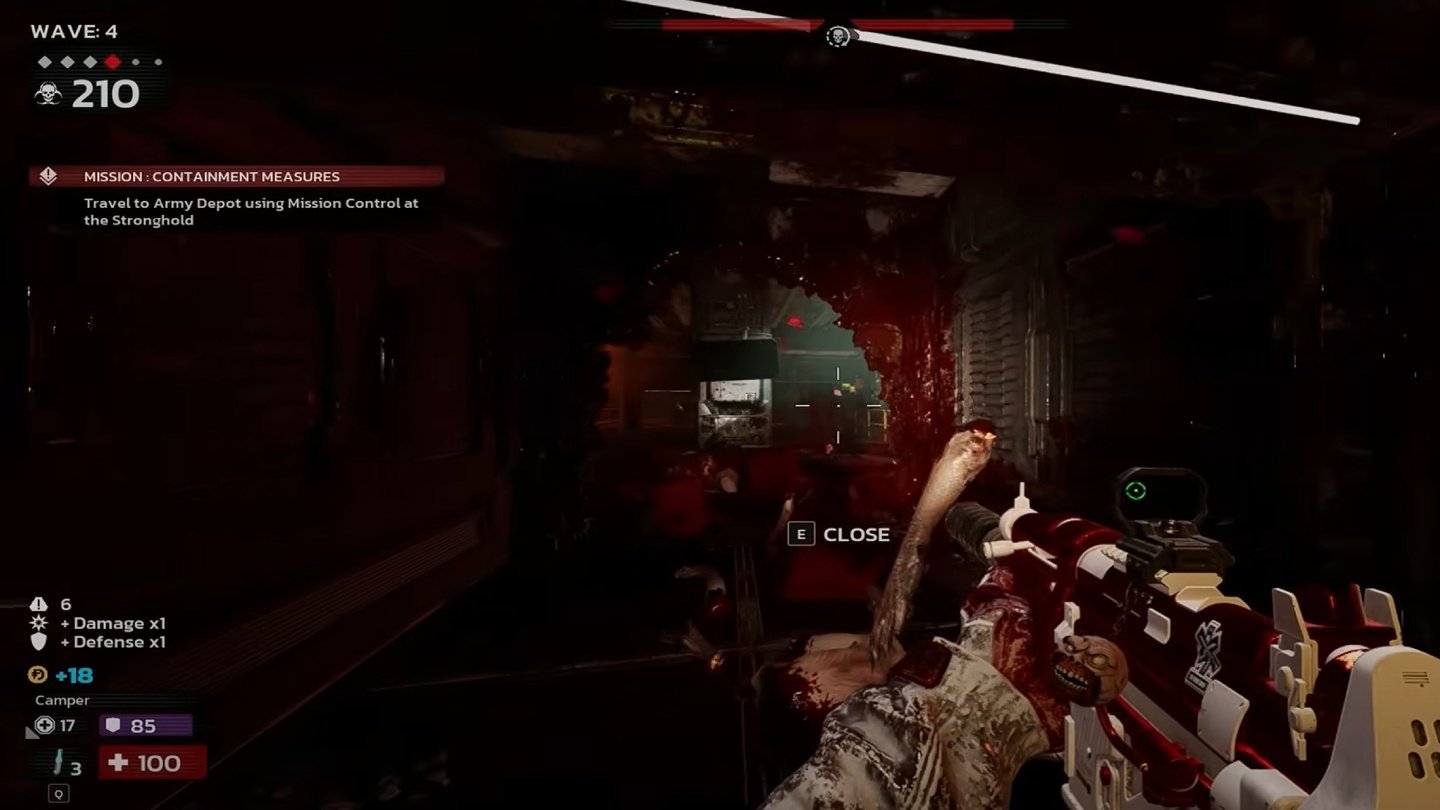The height and width of the screenshot is (810, 1440).
Task: Click the syringe item icon
Action: coord(60,762)
